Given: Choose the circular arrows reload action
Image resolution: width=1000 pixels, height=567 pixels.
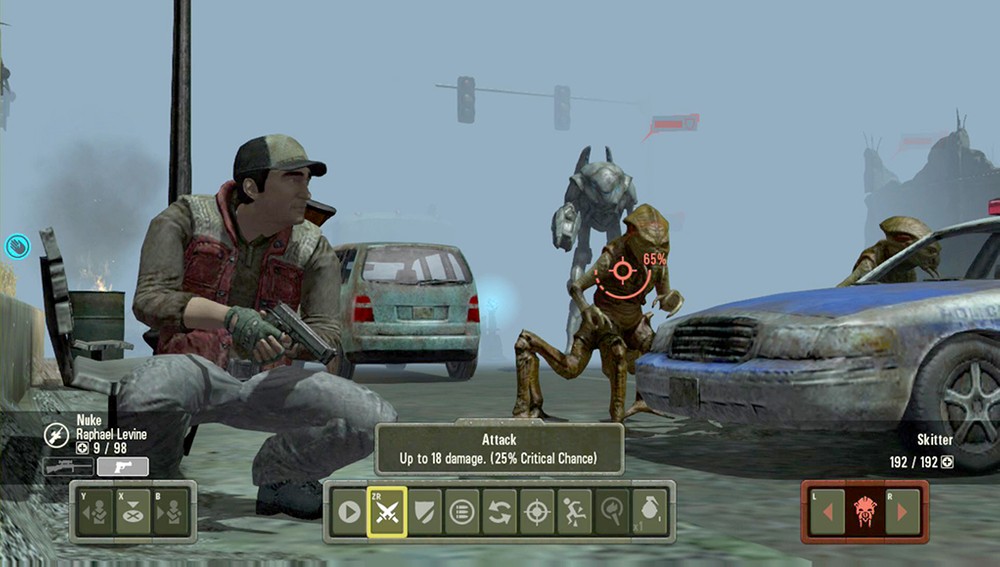Looking at the screenshot, I should pyautogui.click(x=499, y=512).
